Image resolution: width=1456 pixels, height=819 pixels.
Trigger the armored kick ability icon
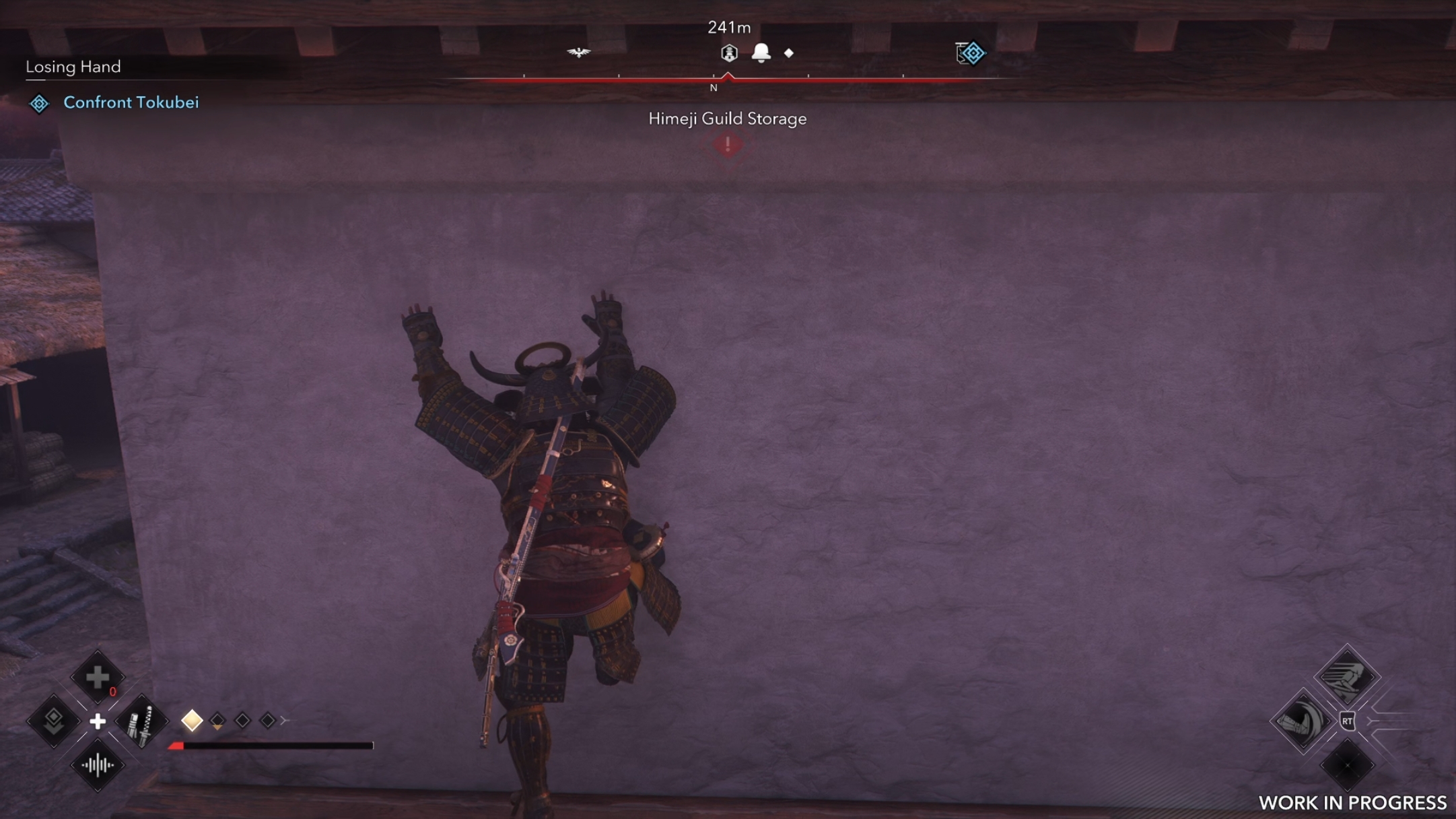tap(1302, 722)
